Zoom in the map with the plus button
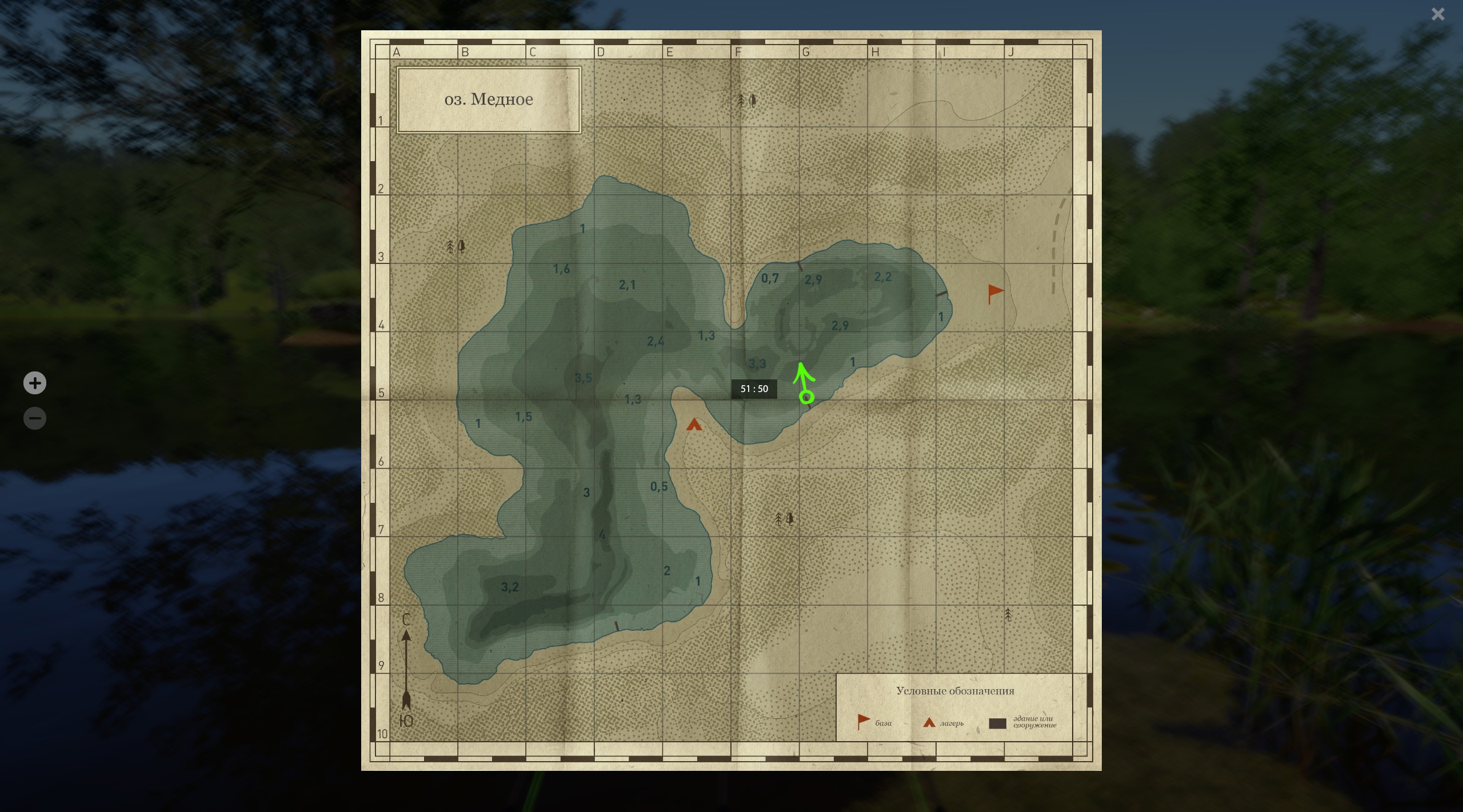 35,383
